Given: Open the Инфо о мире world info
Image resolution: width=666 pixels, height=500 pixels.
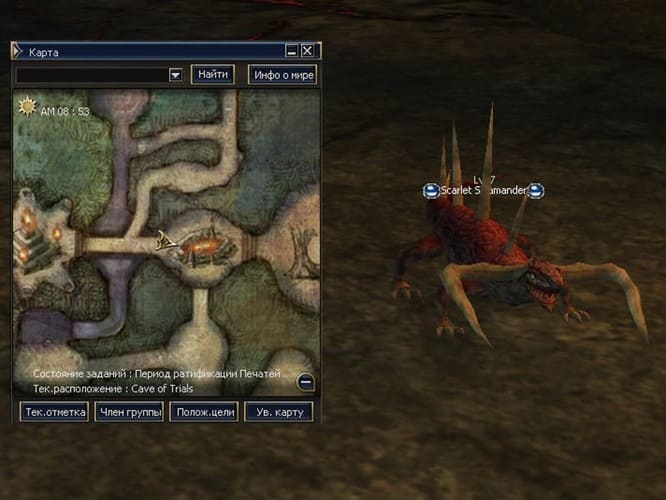Looking at the screenshot, I should coord(282,74).
